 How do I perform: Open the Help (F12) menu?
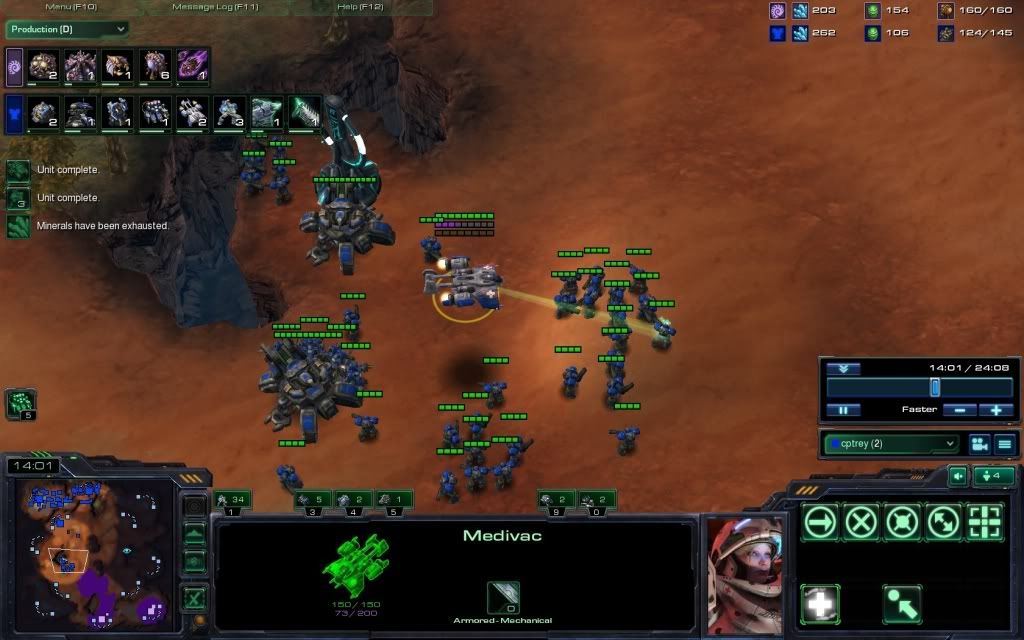[x=360, y=7]
